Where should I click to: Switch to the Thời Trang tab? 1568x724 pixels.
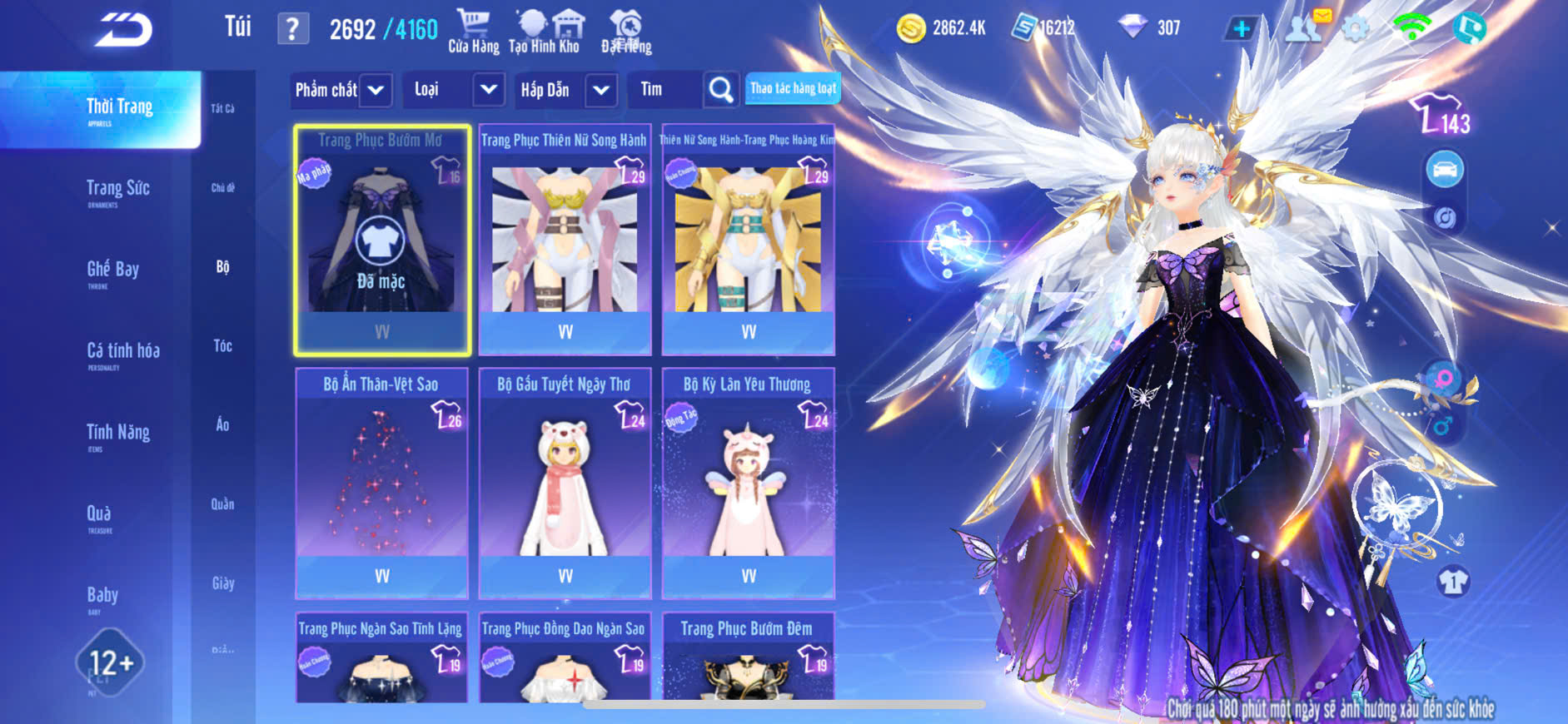(119, 108)
